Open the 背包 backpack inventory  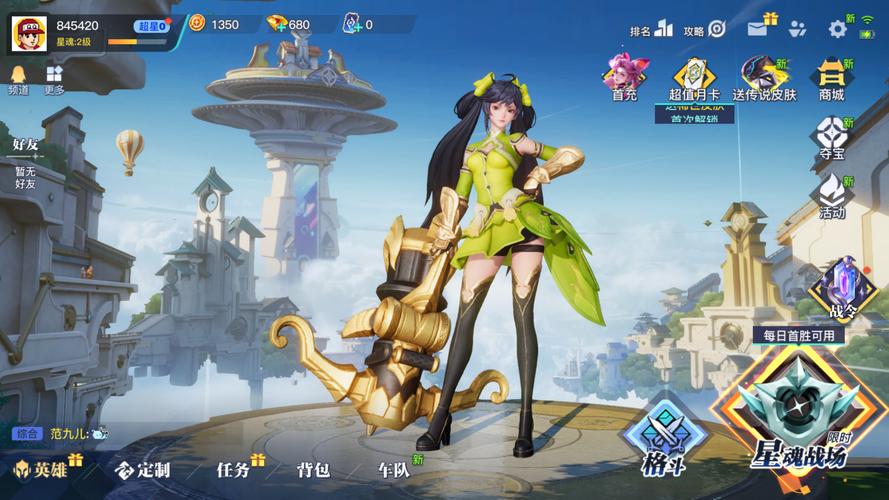point(313,469)
